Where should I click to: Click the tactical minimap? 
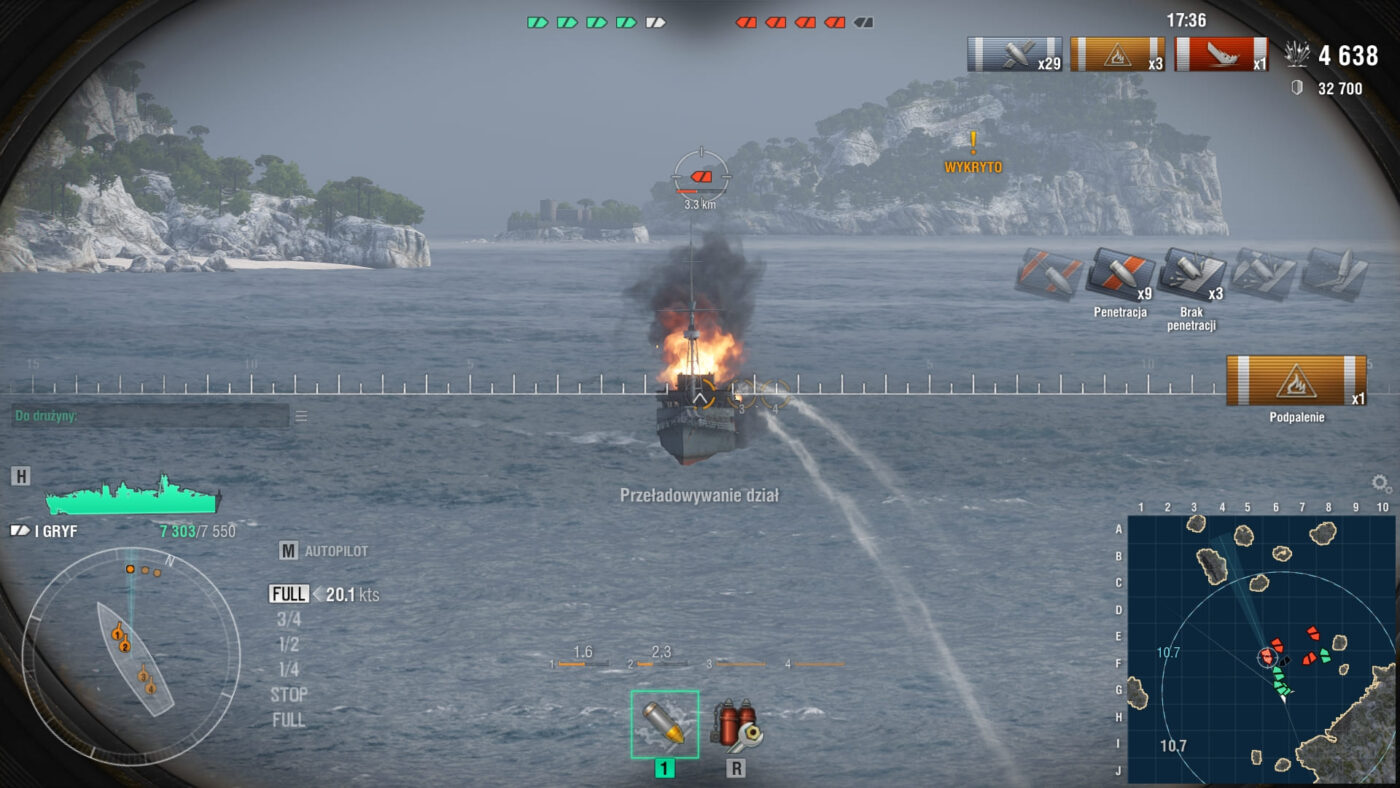1261,646
